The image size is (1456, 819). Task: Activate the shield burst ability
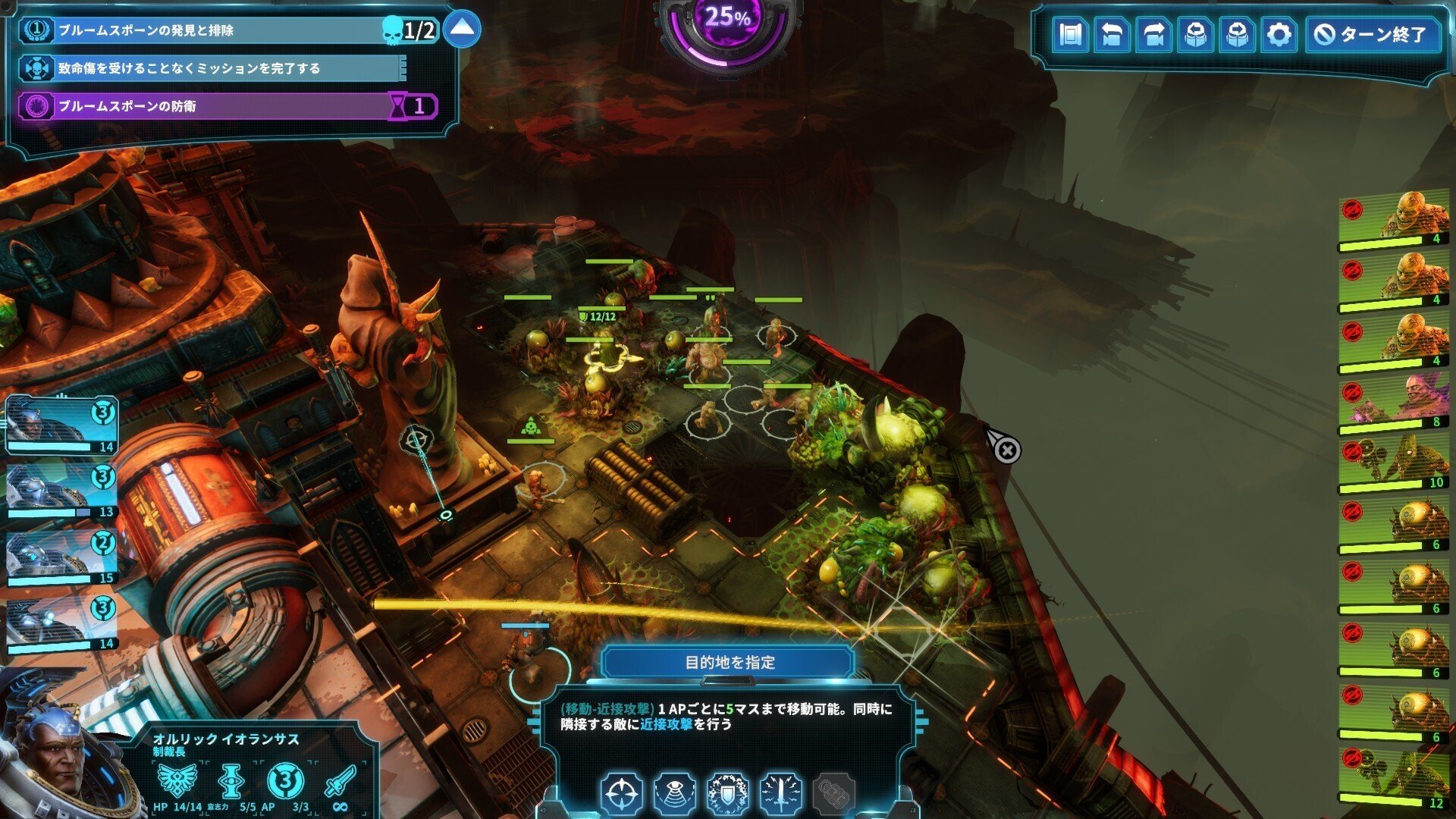(728, 794)
